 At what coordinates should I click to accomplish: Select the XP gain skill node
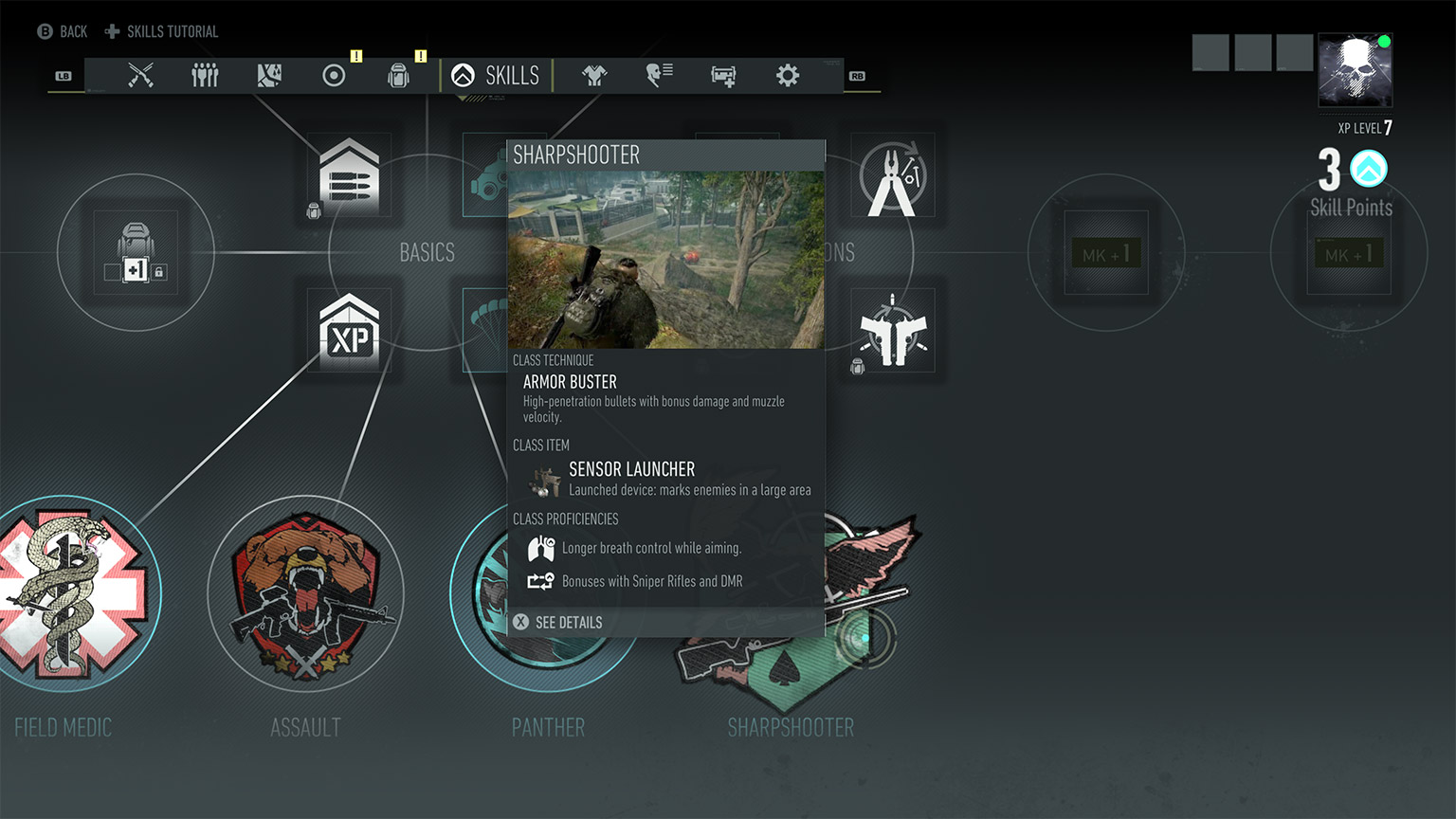[x=351, y=332]
